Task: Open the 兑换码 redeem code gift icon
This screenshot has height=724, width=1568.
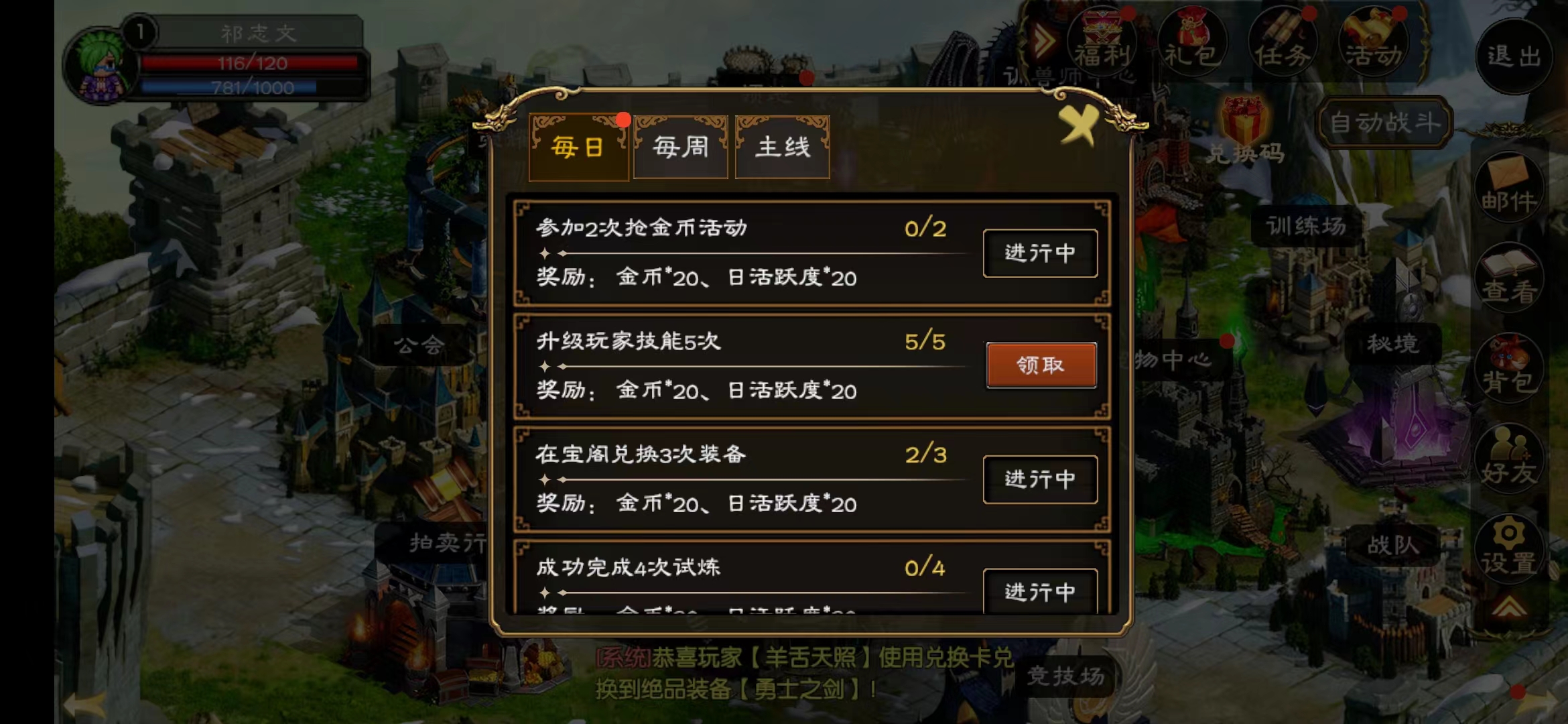Action: (1243, 121)
